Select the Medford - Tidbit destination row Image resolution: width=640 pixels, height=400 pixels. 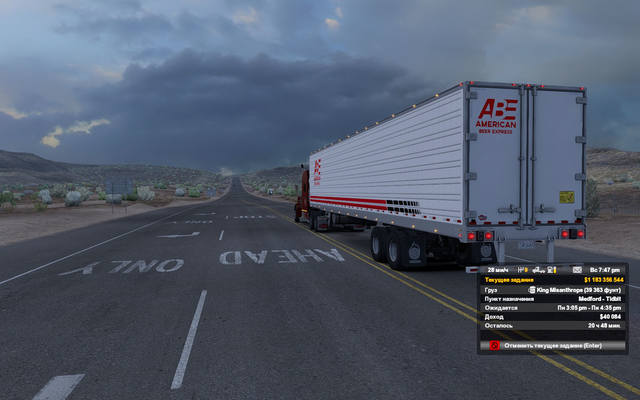[x=553, y=299]
